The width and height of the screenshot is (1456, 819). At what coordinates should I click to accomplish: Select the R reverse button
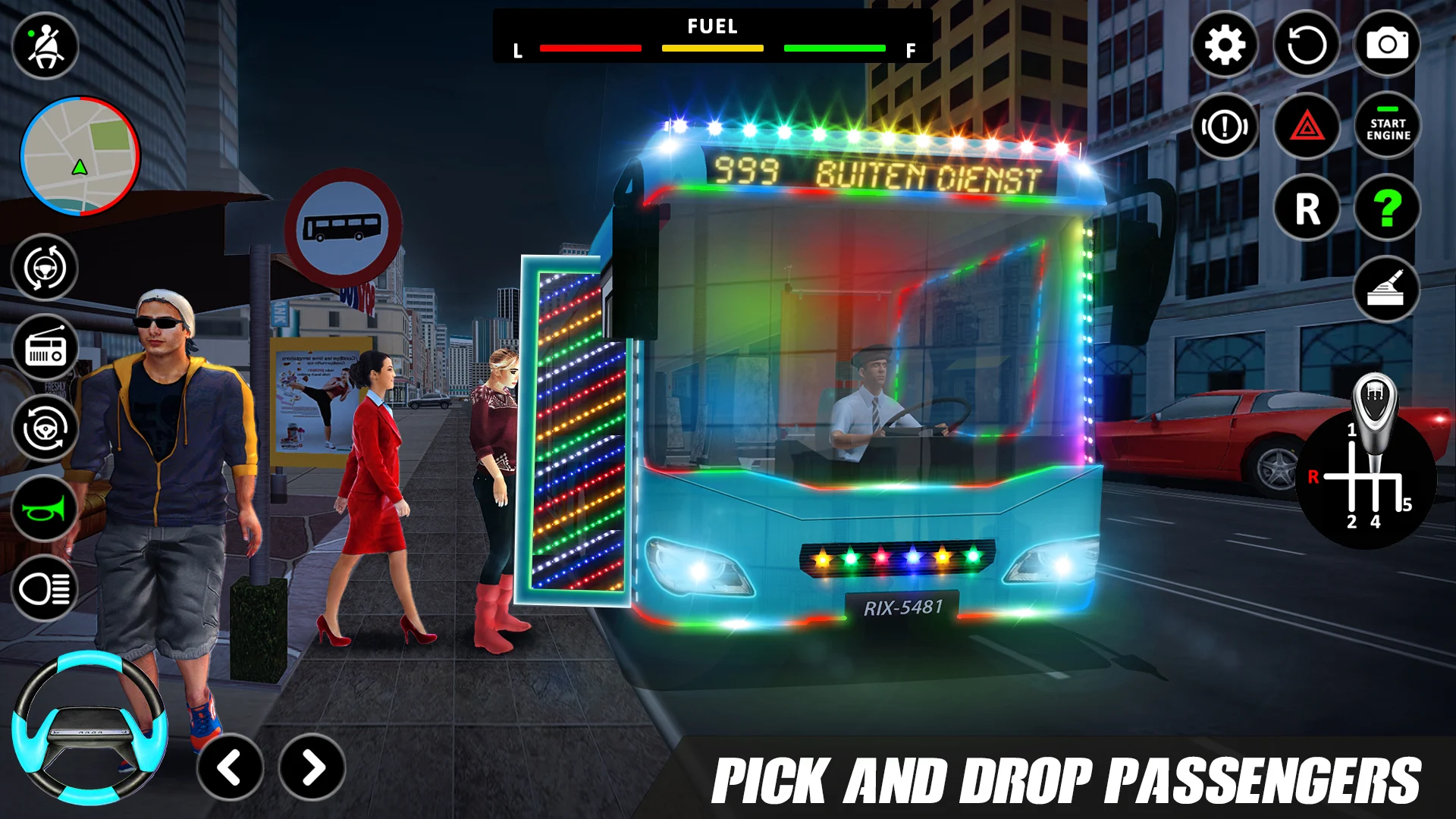point(1307,209)
